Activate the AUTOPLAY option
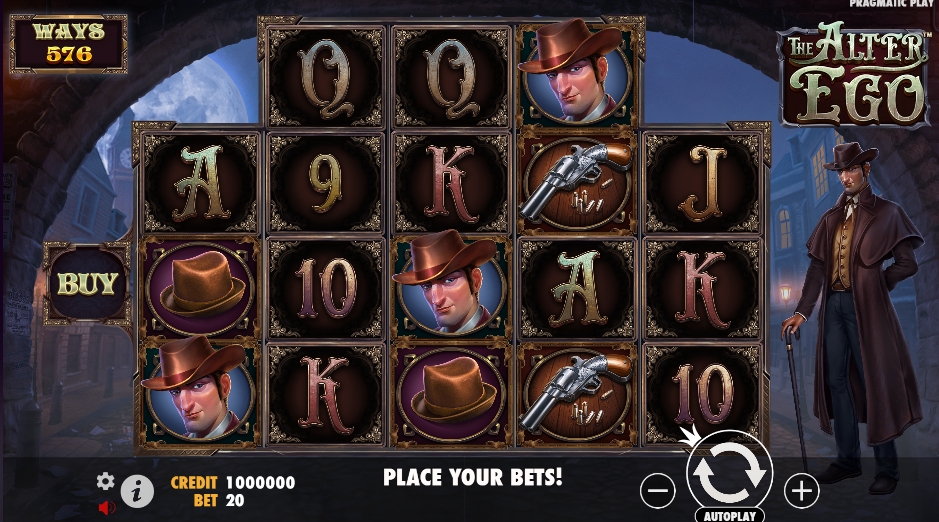 coord(729,515)
